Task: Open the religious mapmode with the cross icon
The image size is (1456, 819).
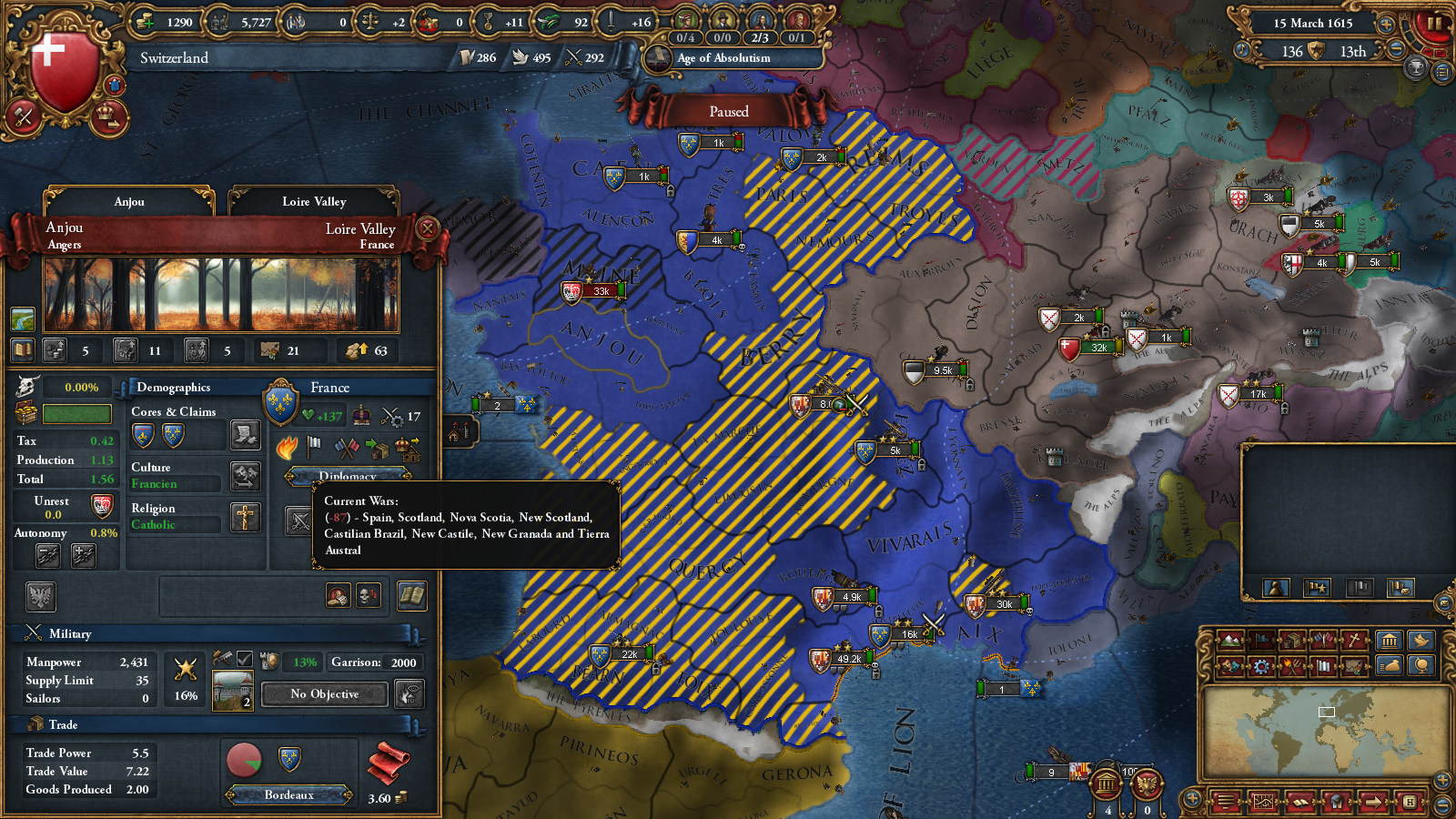Action: click(x=1354, y=641)
